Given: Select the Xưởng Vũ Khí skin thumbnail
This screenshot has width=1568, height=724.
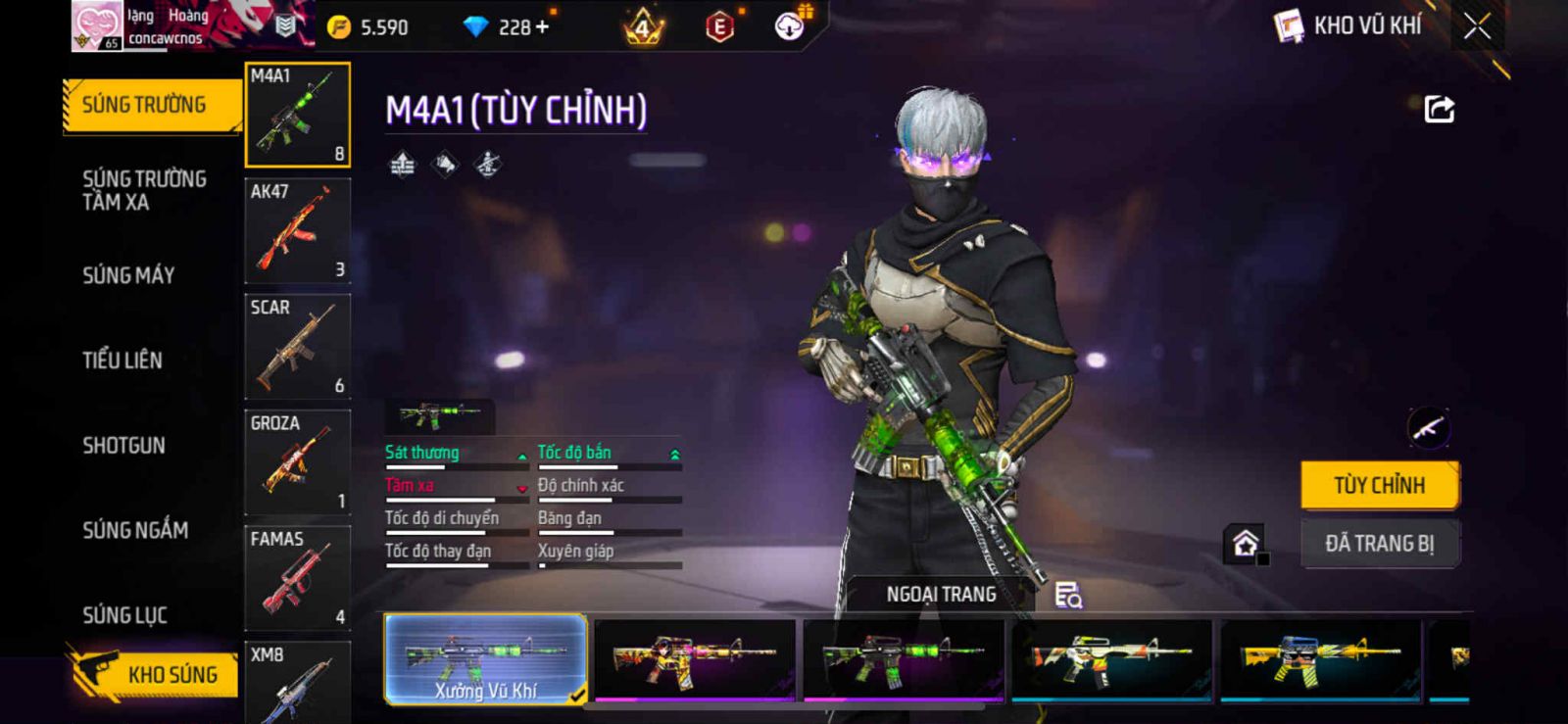Looking at the screenshot, I should coord(486,659).
